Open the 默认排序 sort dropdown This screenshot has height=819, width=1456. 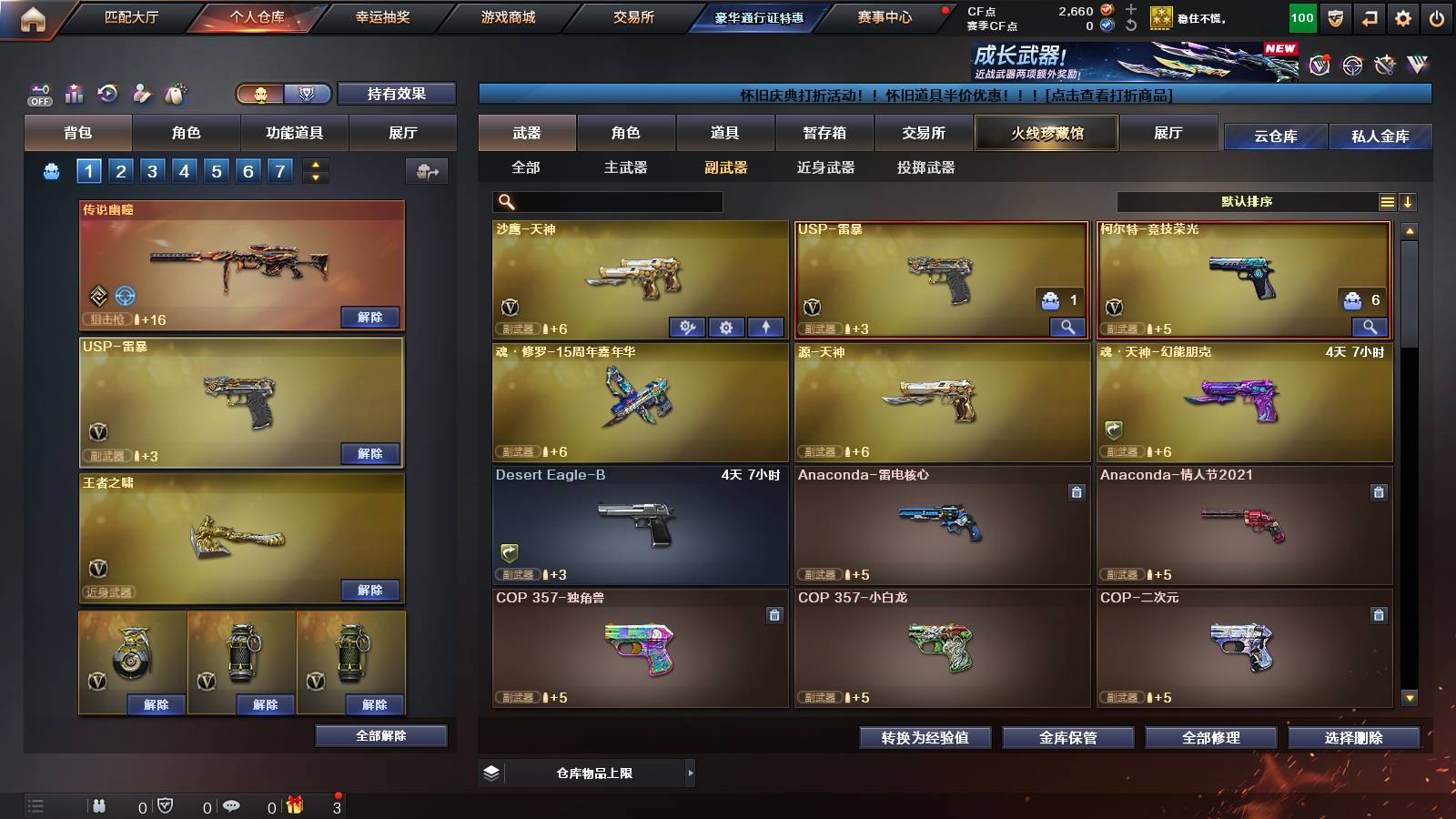(1247, 201)
